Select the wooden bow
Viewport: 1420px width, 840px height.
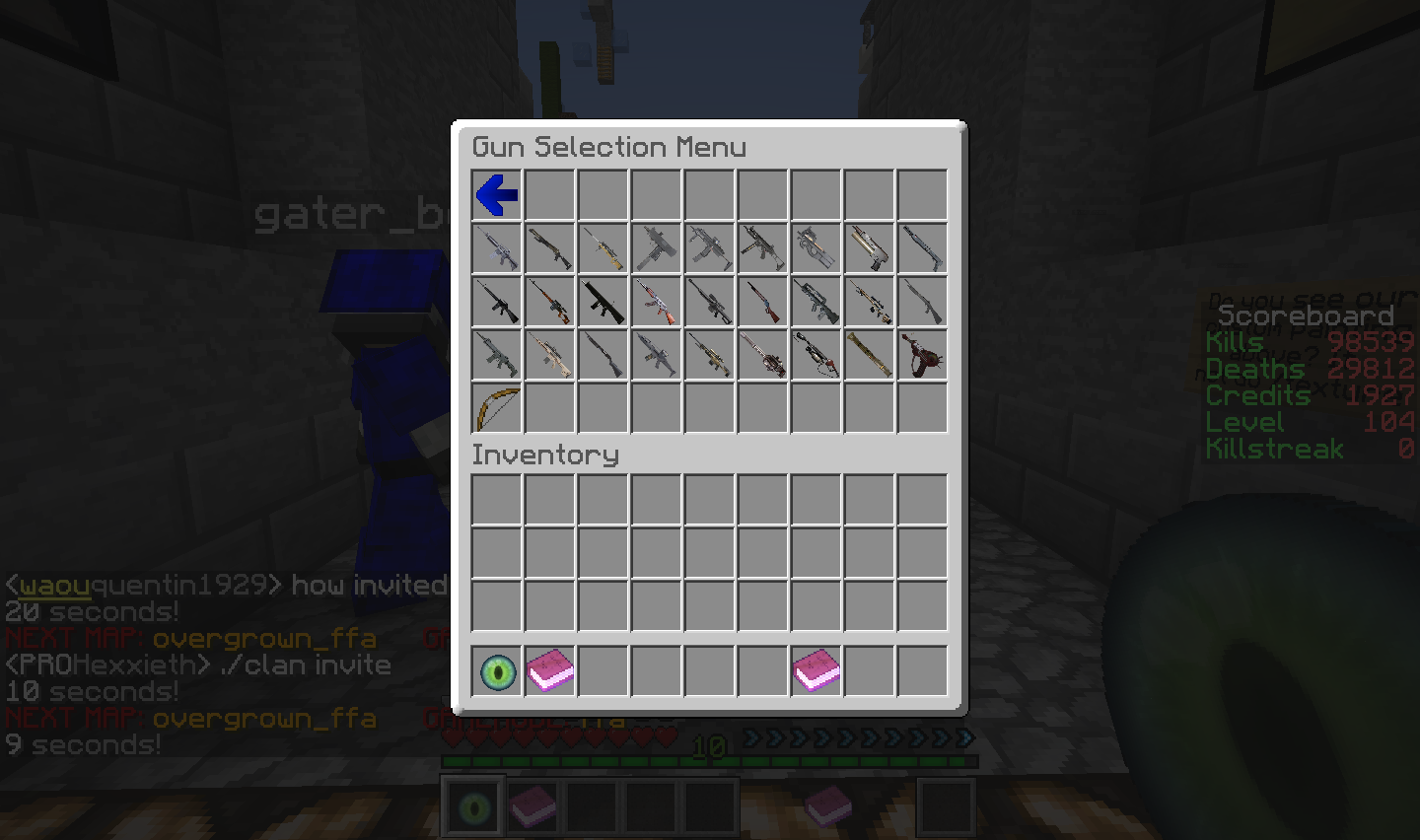[x=497, y=408]
